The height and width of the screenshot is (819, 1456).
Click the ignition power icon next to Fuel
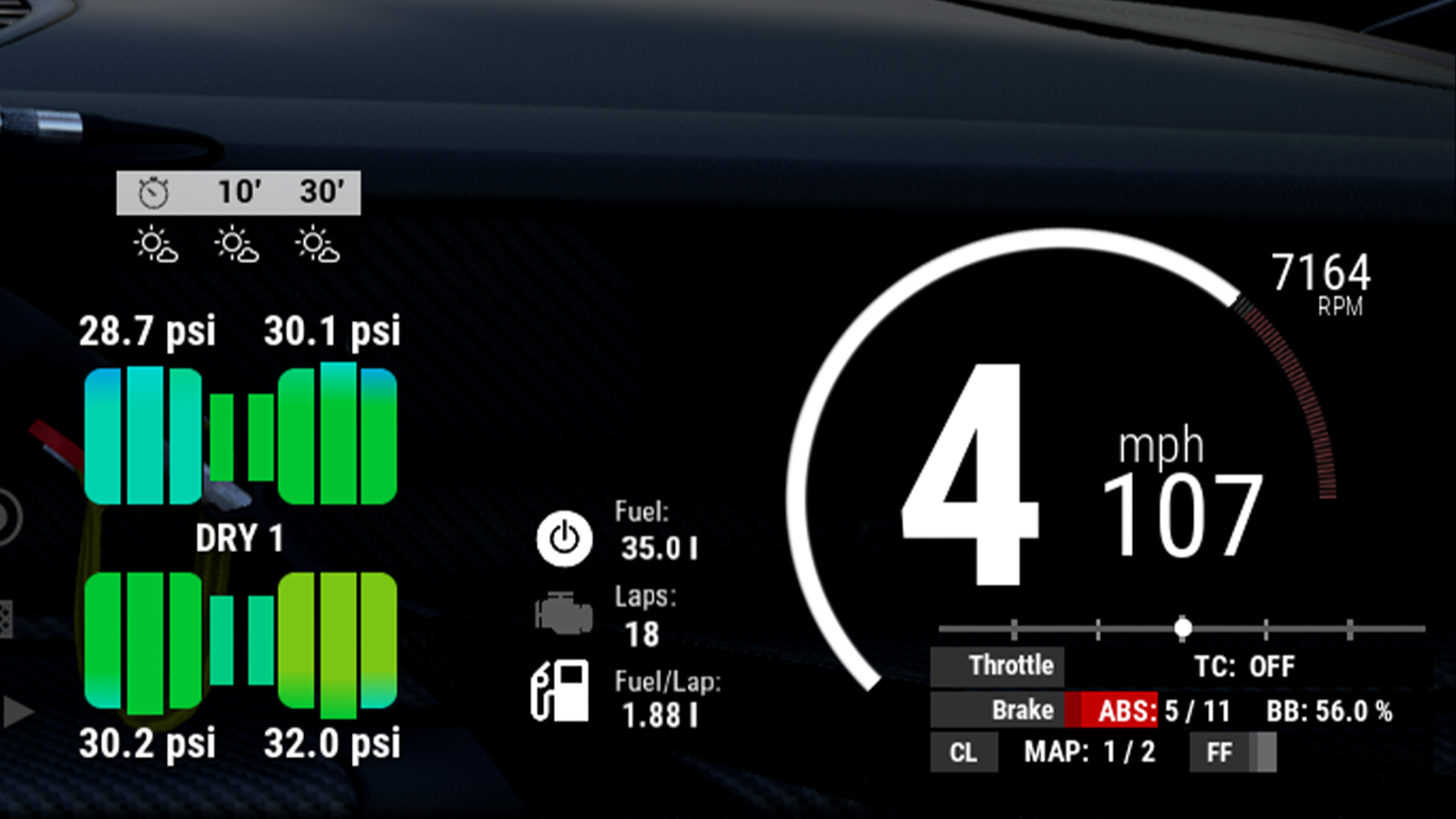click(563, 540)
